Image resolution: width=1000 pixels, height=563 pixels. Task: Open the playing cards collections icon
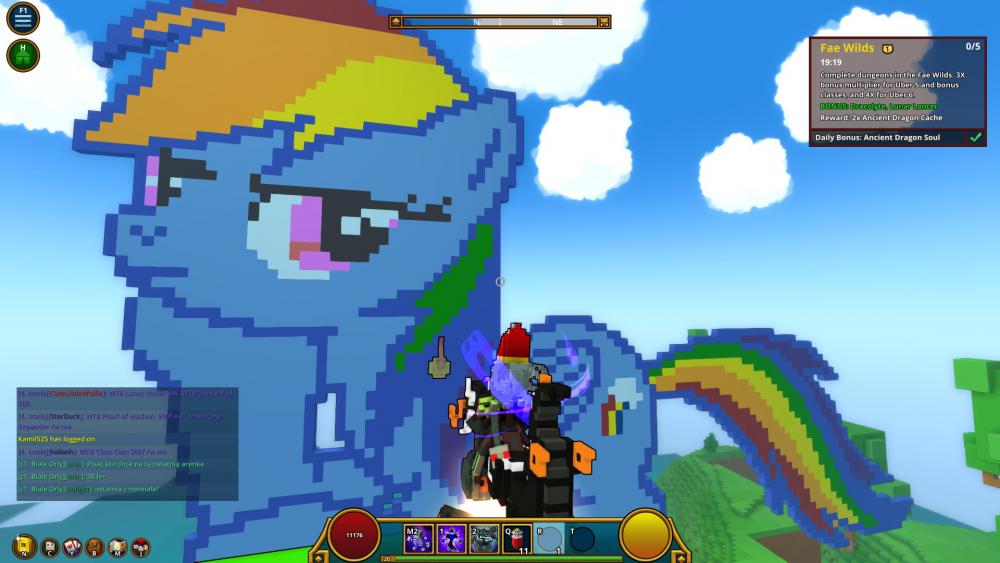[72, 547]
